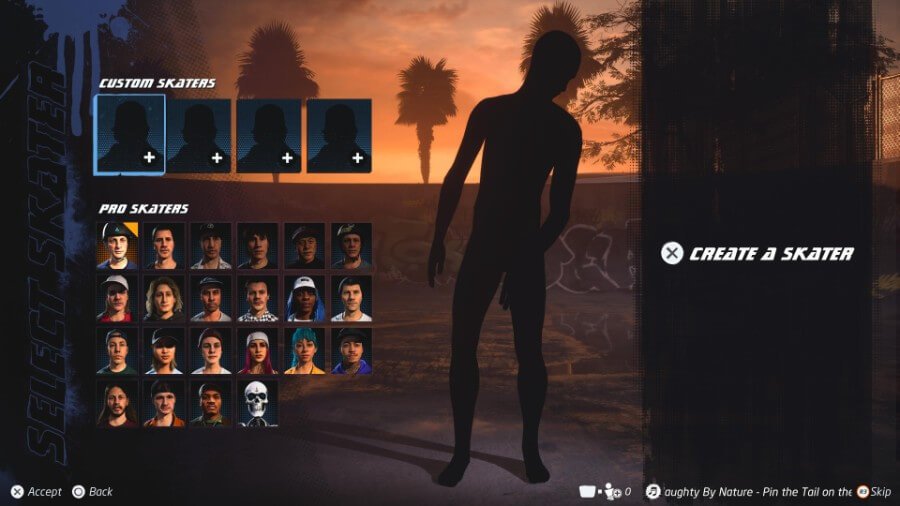
Task: Pick the long-haired bearded skater portrait
Action: pos(117,403)
